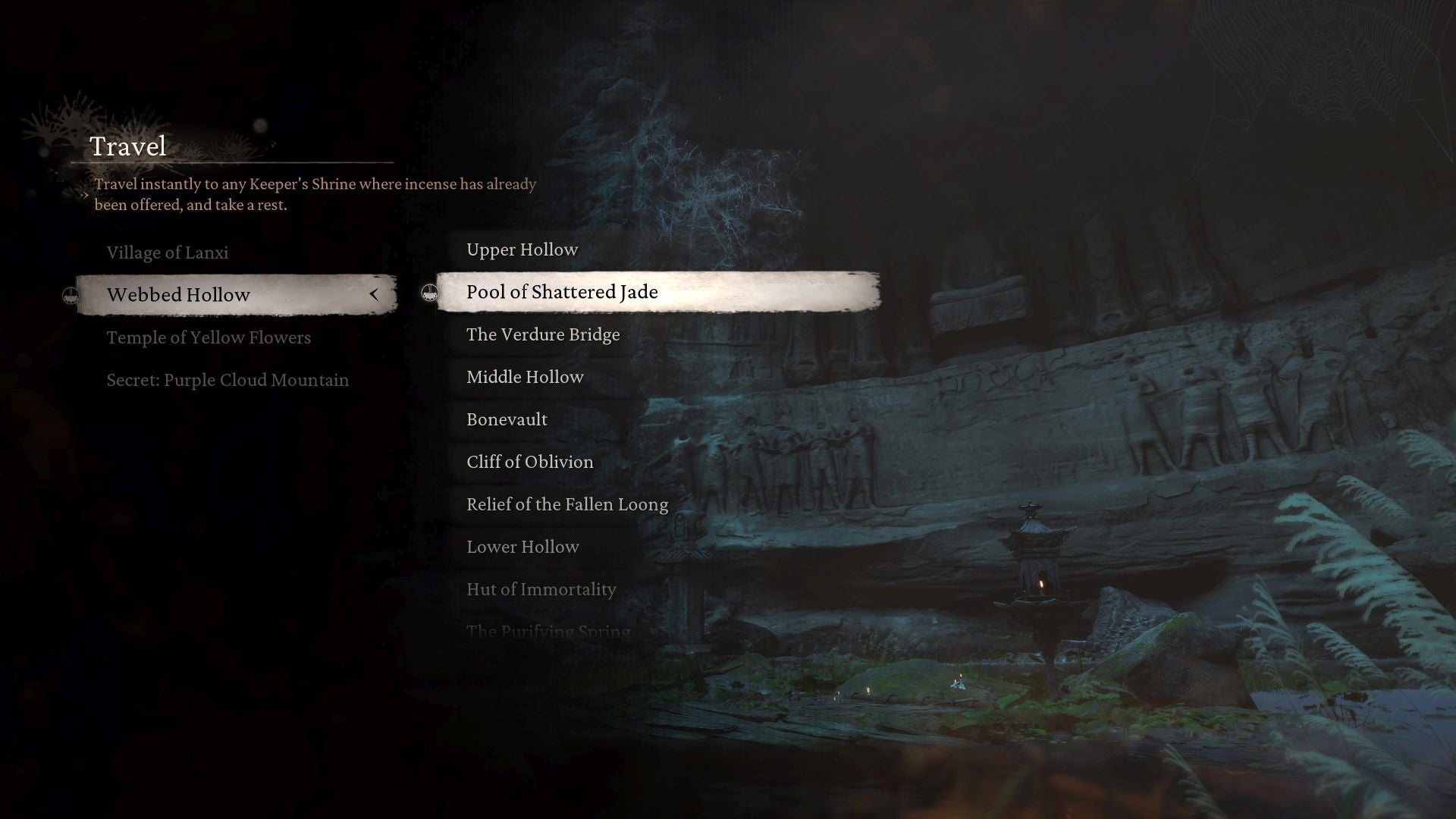Pick the Bonevault shrine

506,419
